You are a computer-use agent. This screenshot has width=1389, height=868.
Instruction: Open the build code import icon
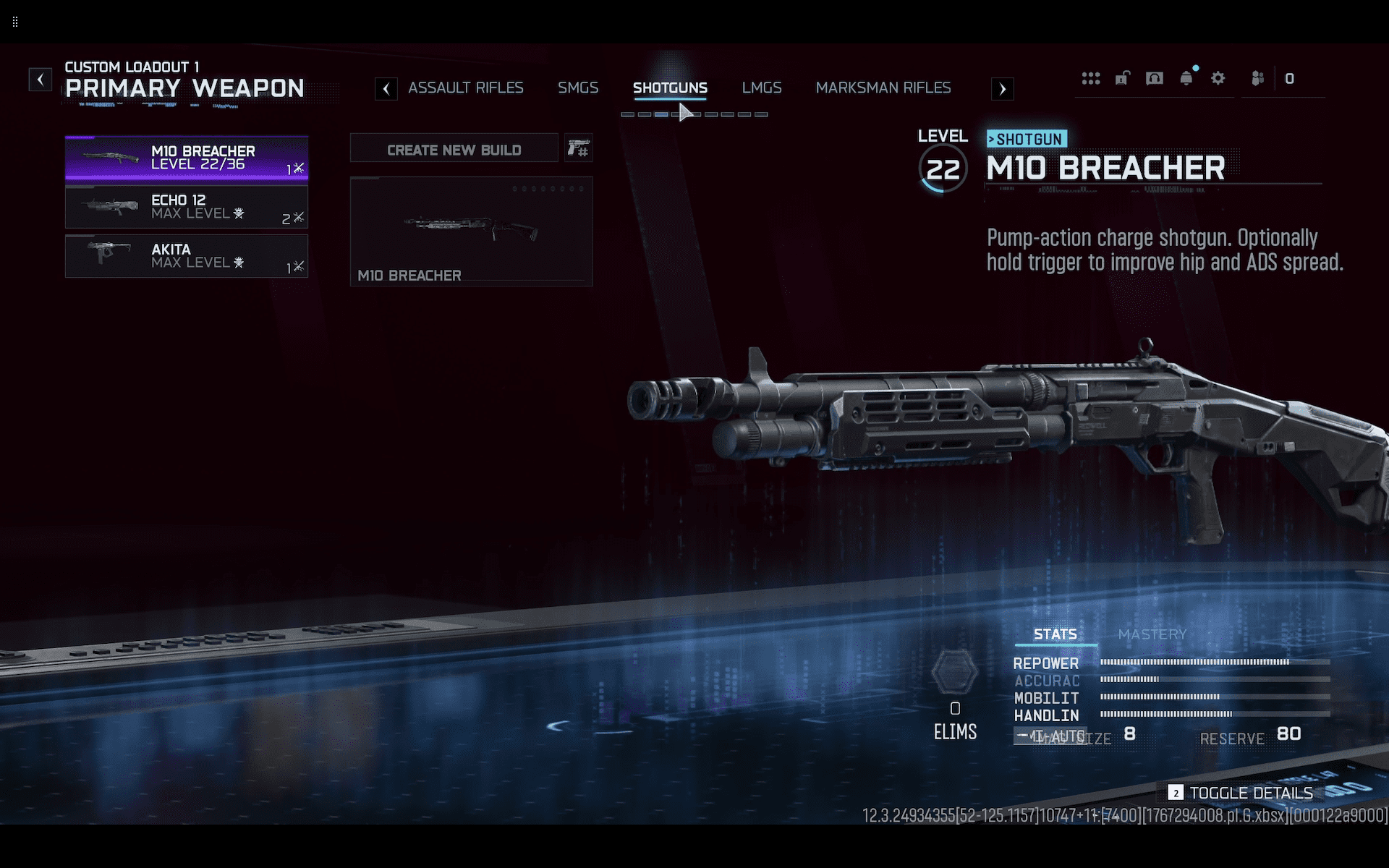(578, 149)
